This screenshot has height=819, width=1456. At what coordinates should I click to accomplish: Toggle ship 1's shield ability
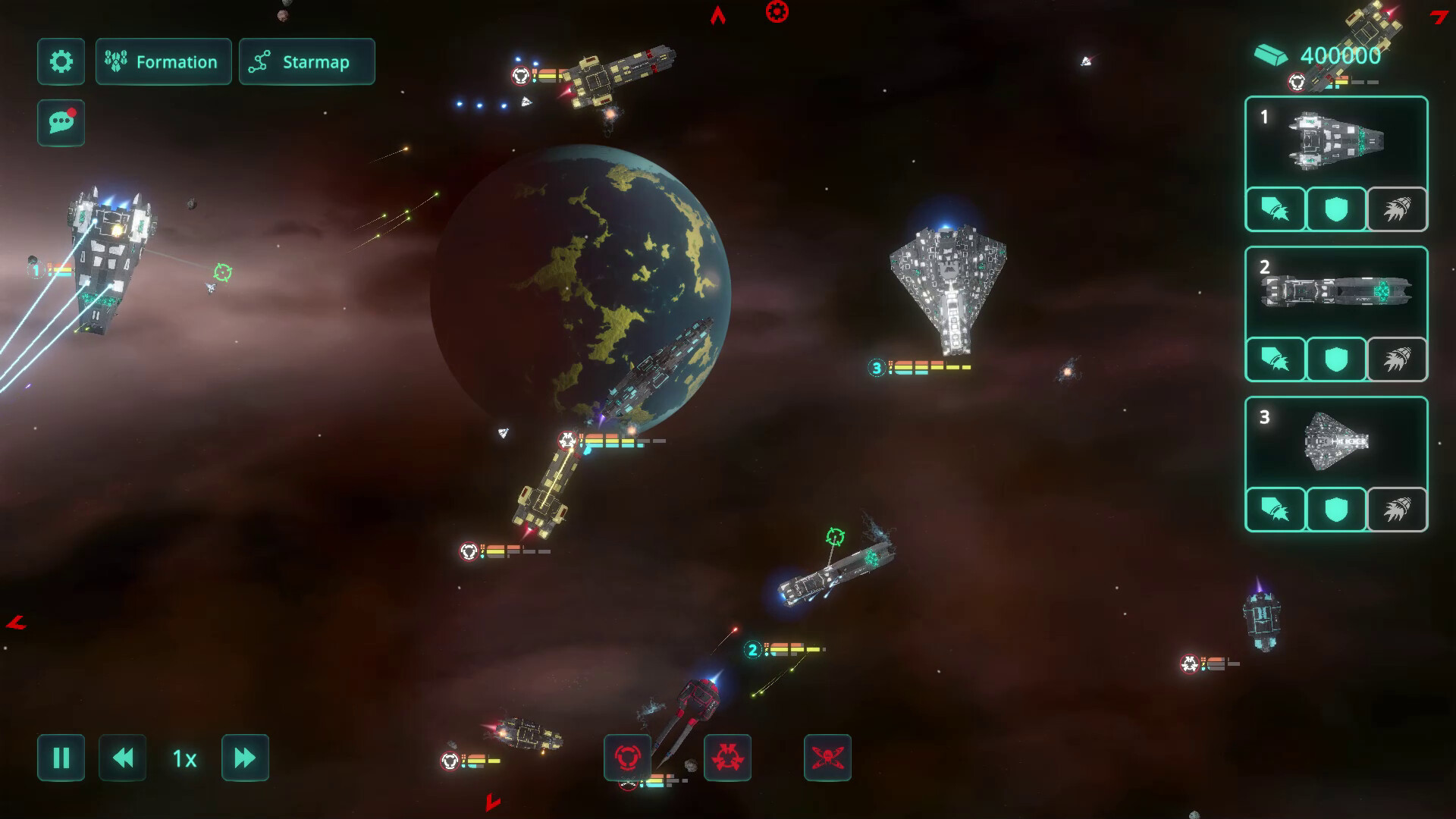pos(1336,209)
